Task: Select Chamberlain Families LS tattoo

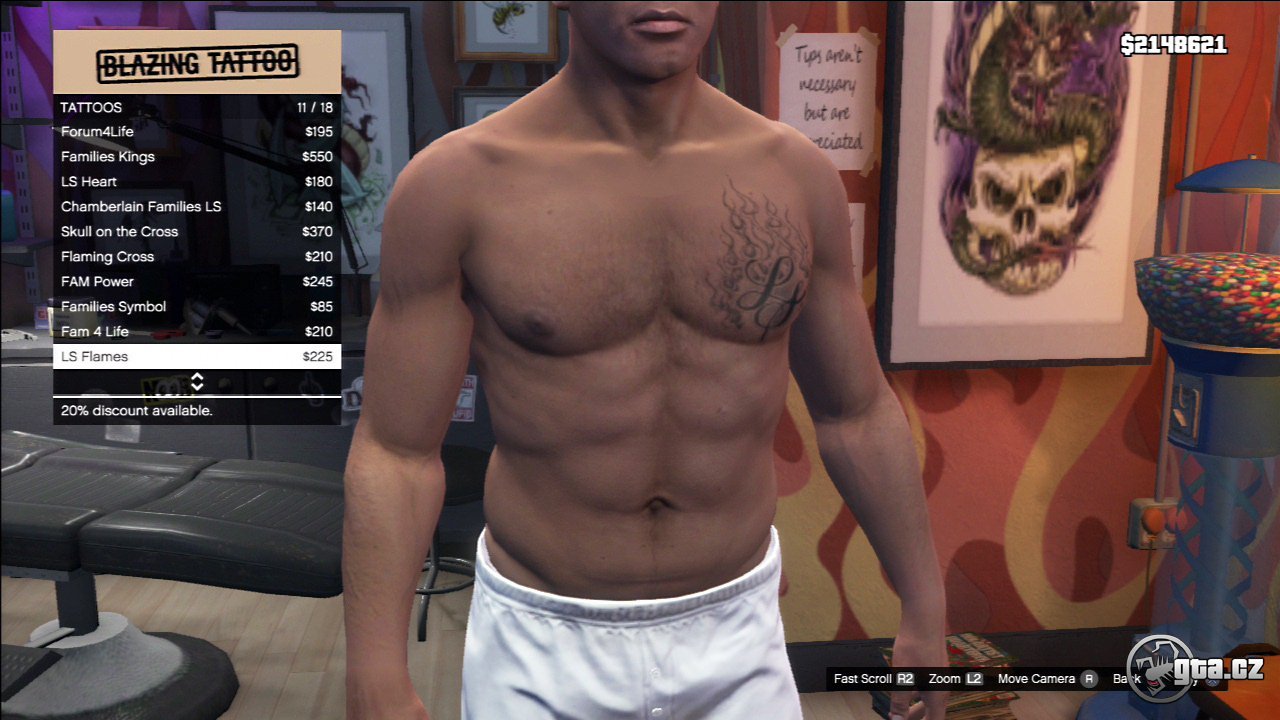Action: click(x=197, y=207)
